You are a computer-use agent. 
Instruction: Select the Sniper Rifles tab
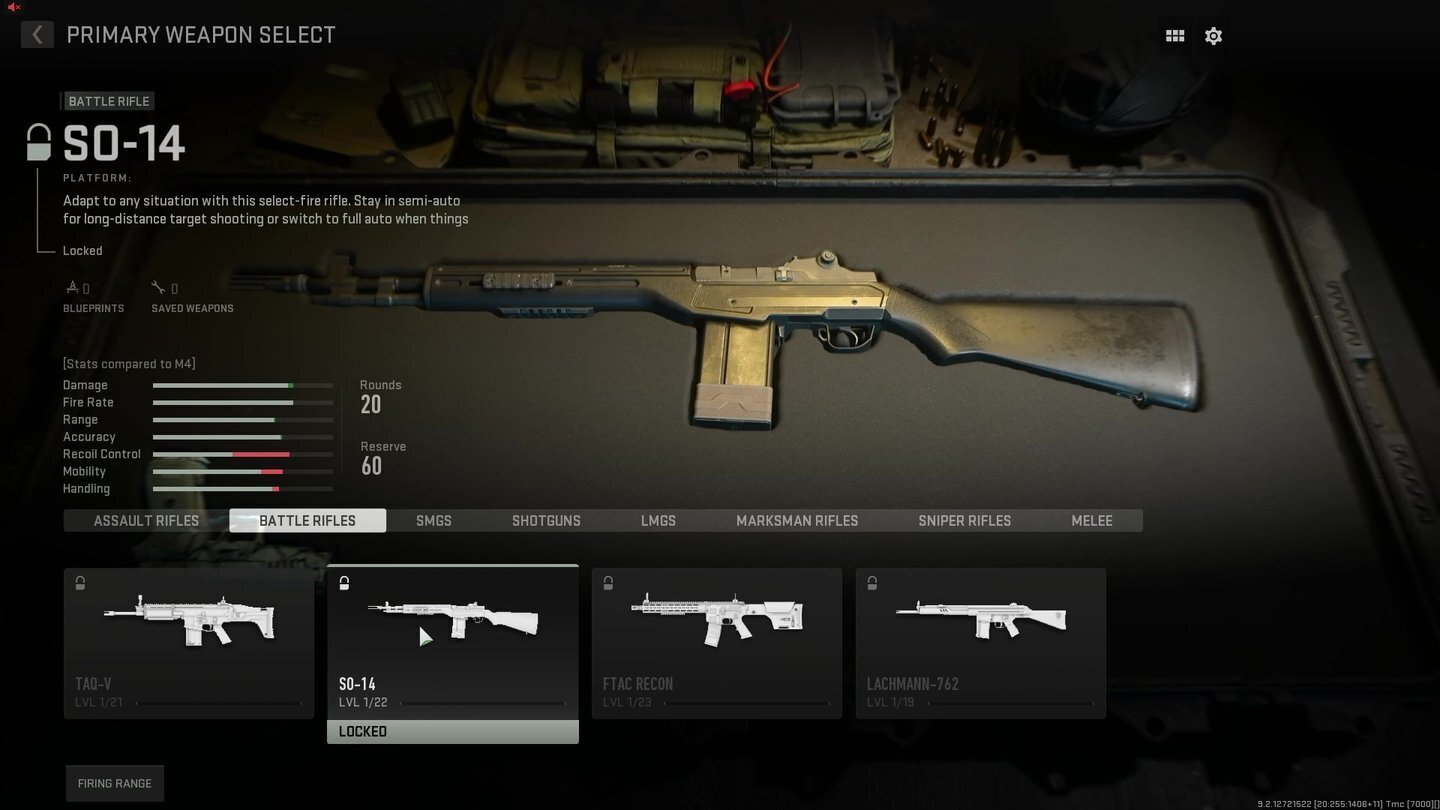[964, 520]
